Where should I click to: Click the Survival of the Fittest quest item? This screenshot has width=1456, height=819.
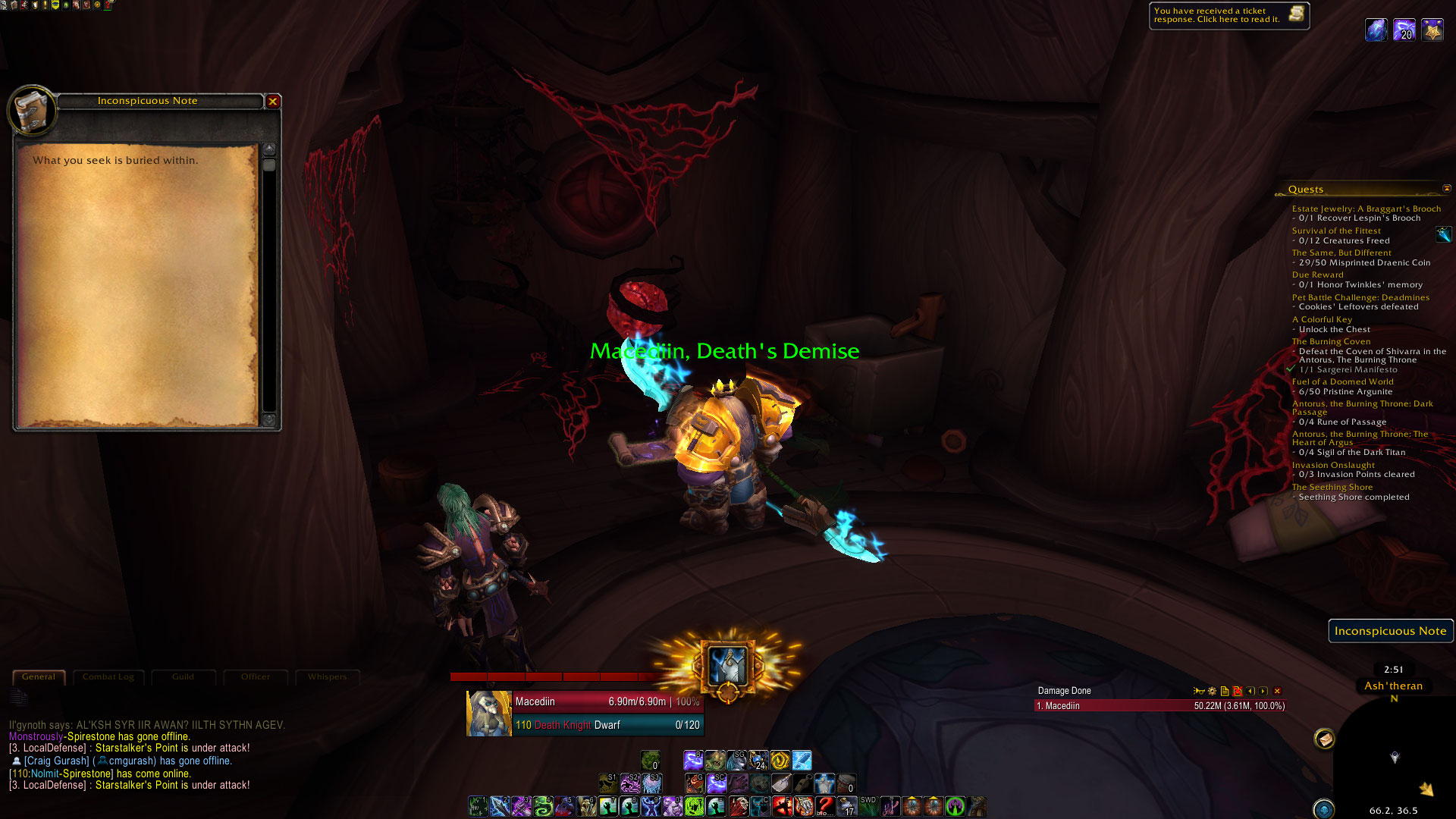point(1443,235)
